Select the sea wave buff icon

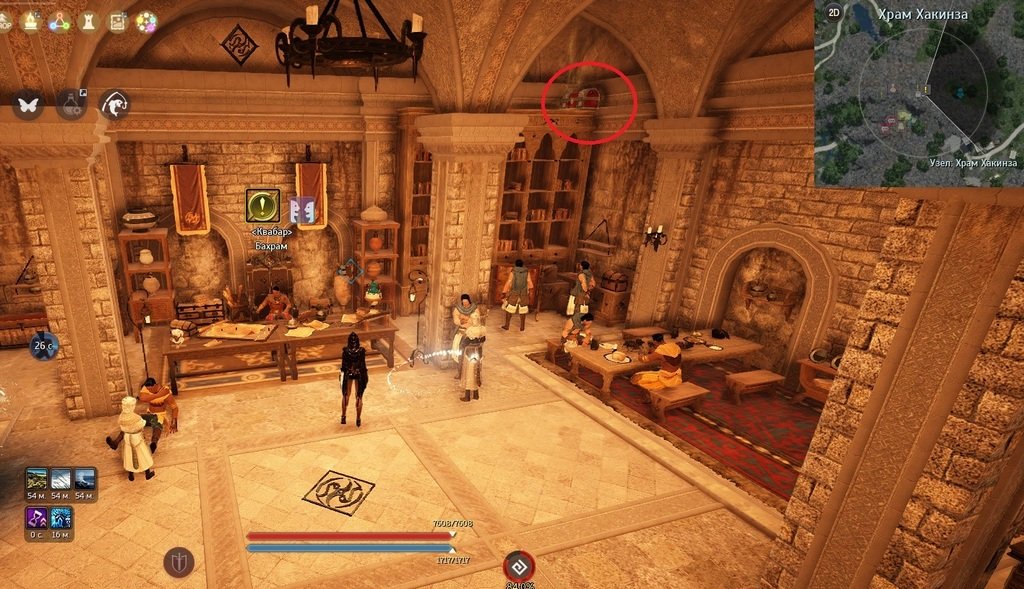[85, 478]
